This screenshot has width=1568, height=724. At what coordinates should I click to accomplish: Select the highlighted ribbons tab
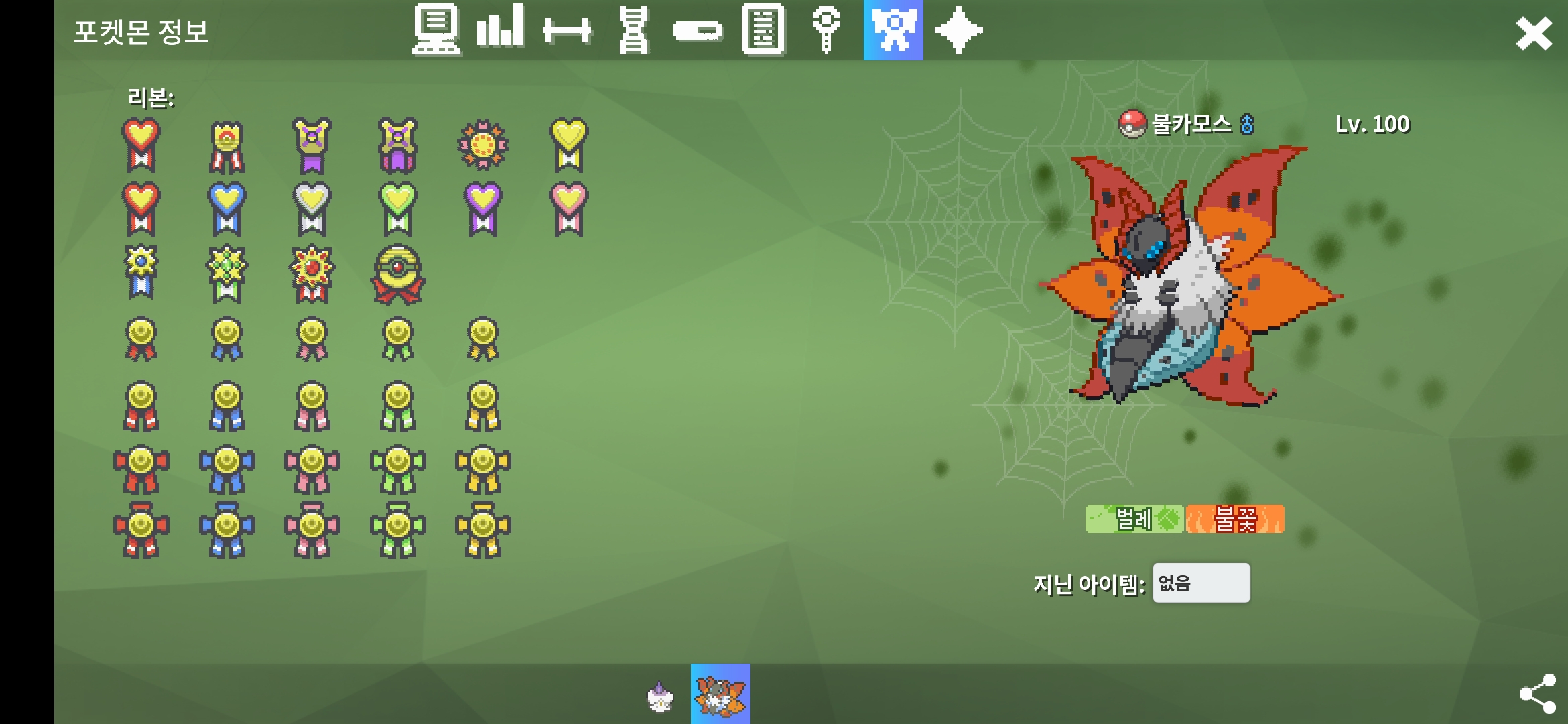pyautogui.click(x=893, y=30)
